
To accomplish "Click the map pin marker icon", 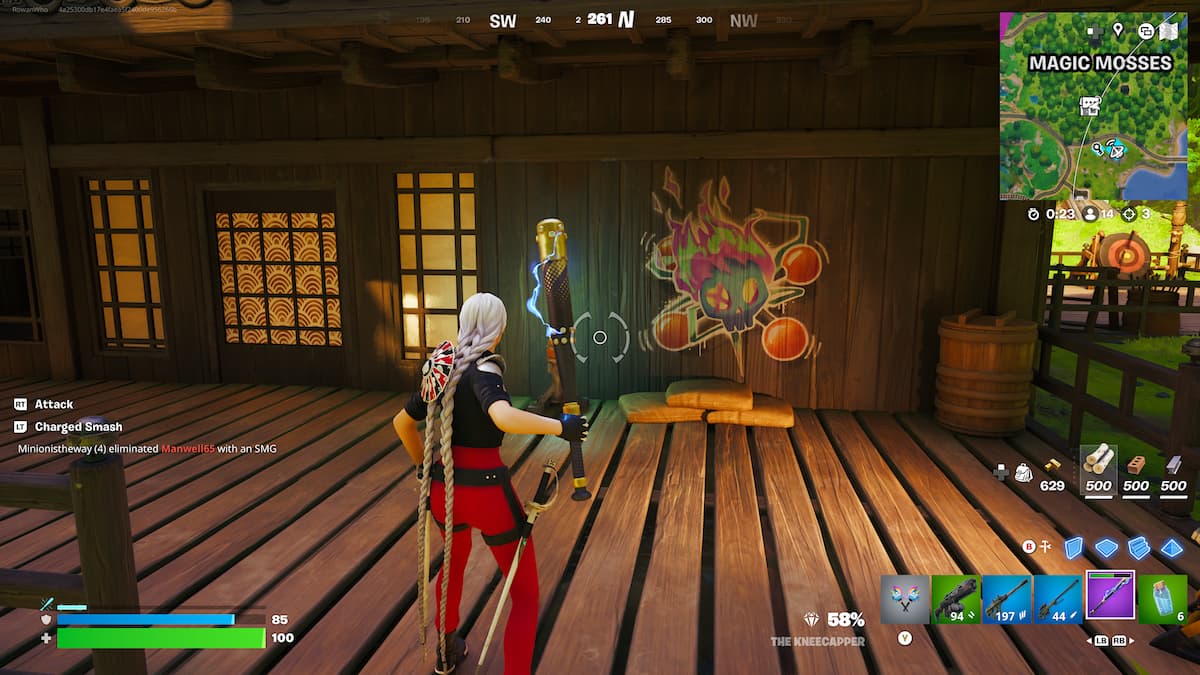I will [x=1118, y=30].
